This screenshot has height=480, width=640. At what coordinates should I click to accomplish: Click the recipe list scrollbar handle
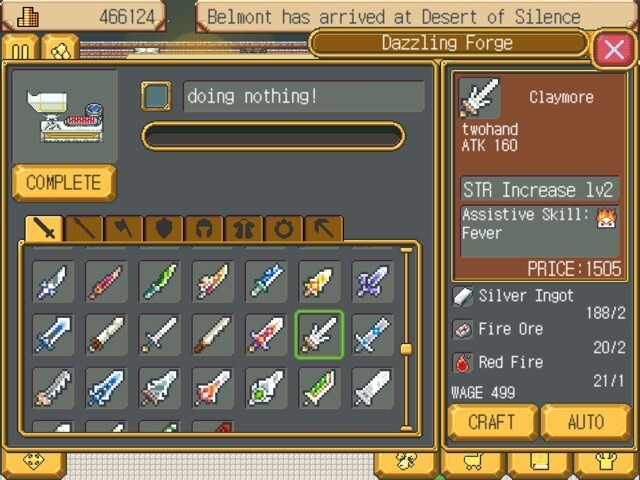click(x=406, y=349)
